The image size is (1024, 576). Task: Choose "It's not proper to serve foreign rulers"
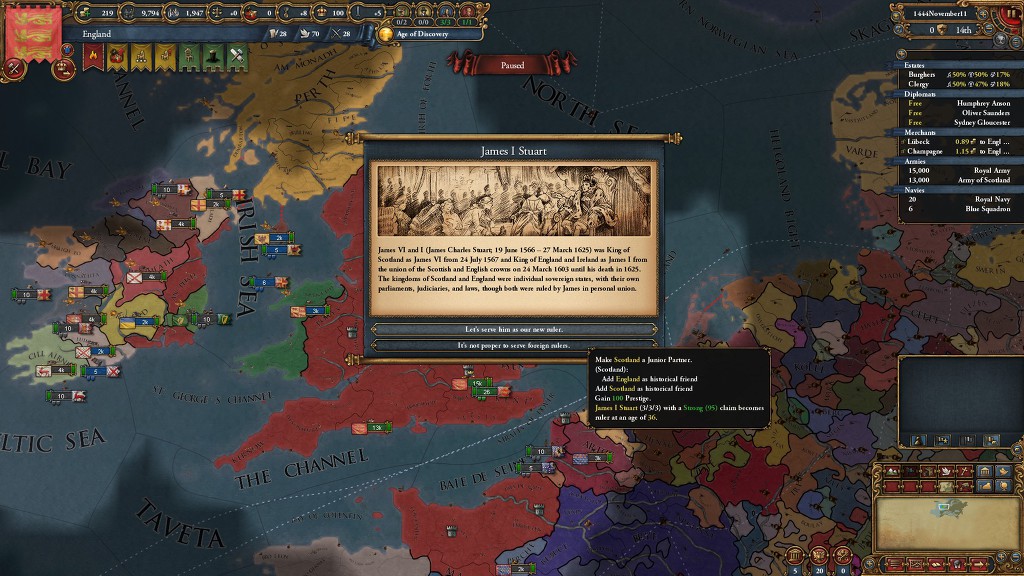(514, 346)
